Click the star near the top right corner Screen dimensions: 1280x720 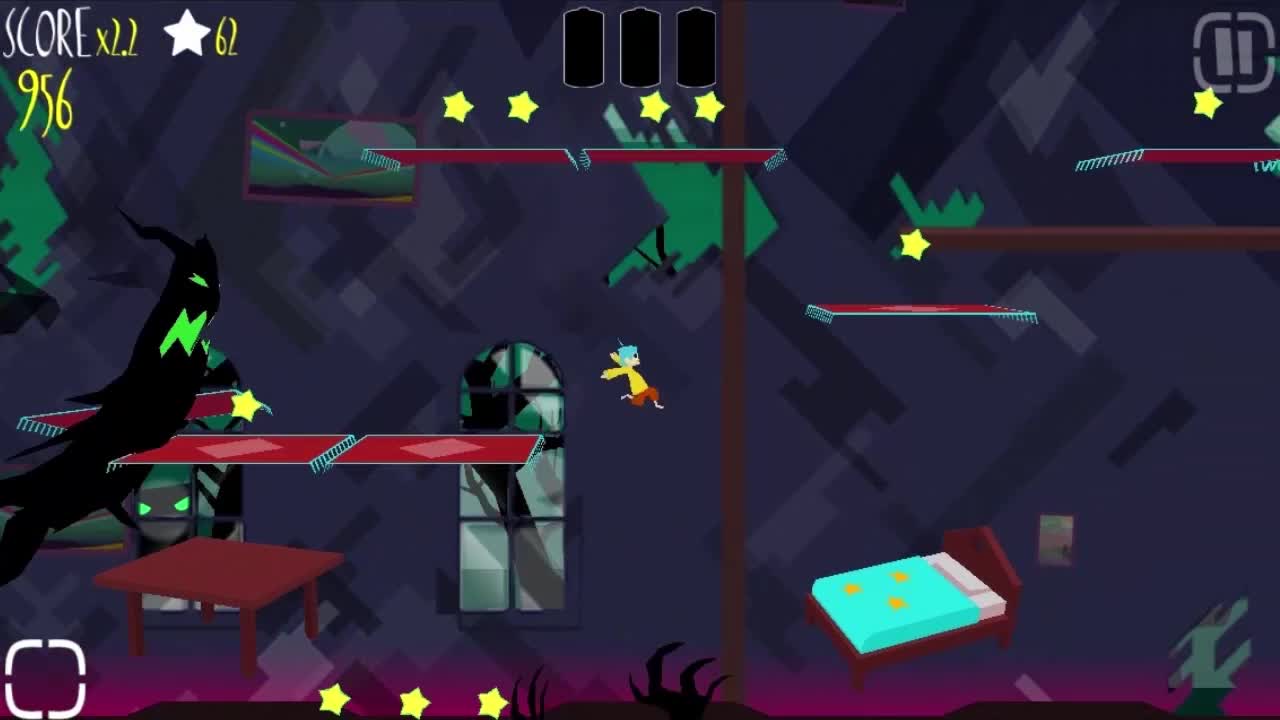[1207, 102]
